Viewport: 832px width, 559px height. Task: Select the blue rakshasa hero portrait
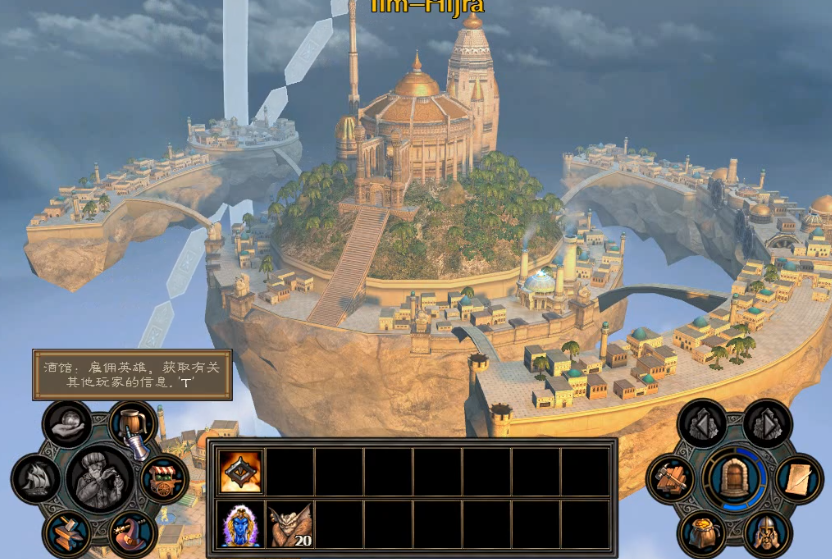click(x=241, y=524)
